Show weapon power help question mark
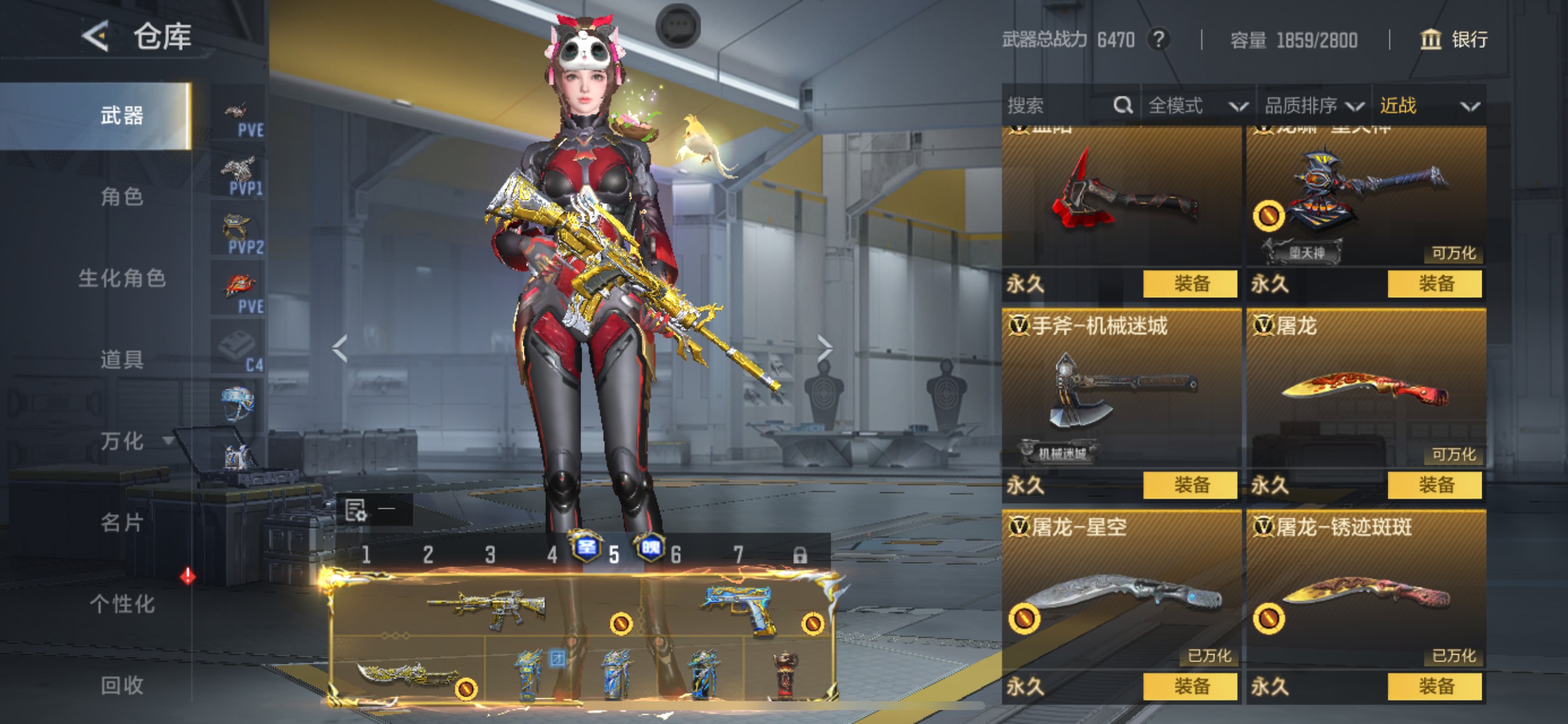 [1159, 40]
